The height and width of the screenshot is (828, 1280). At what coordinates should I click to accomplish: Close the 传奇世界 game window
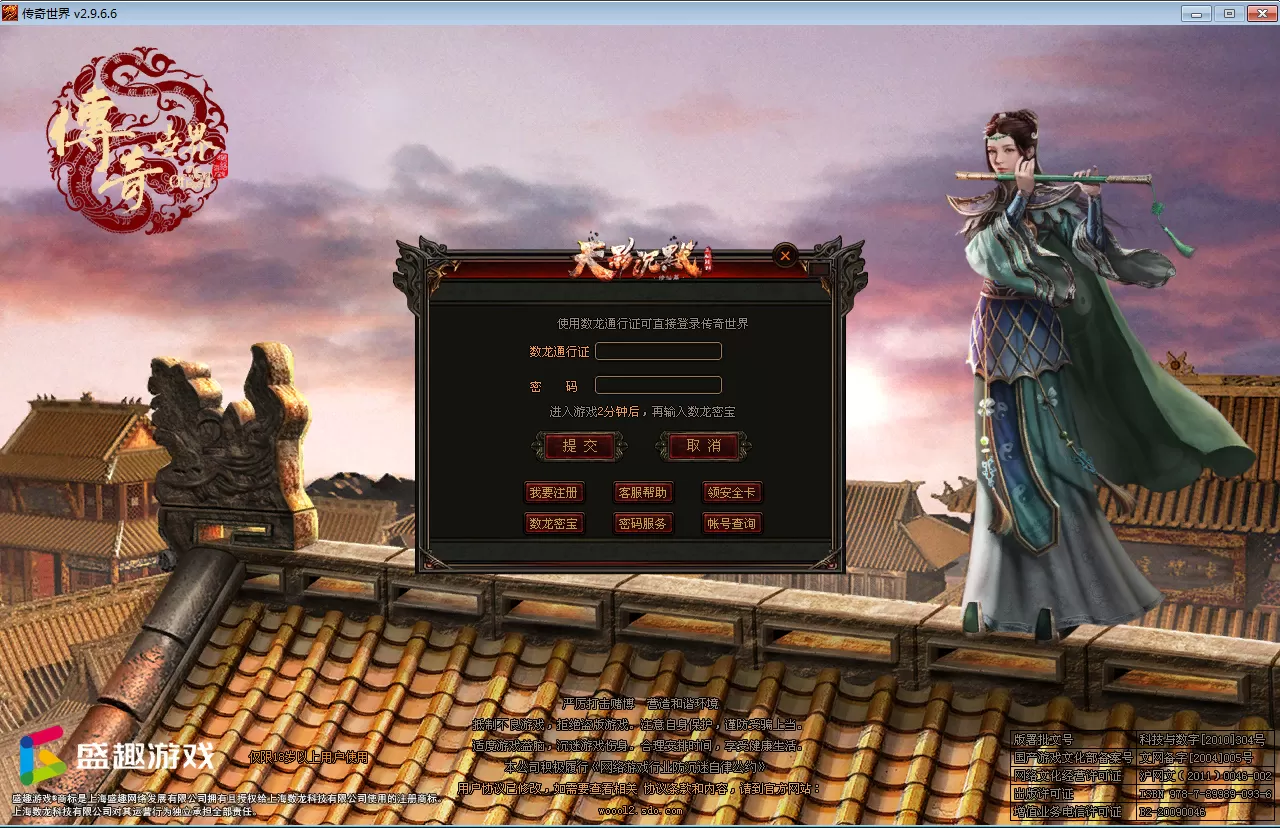tap(1260, 14)
